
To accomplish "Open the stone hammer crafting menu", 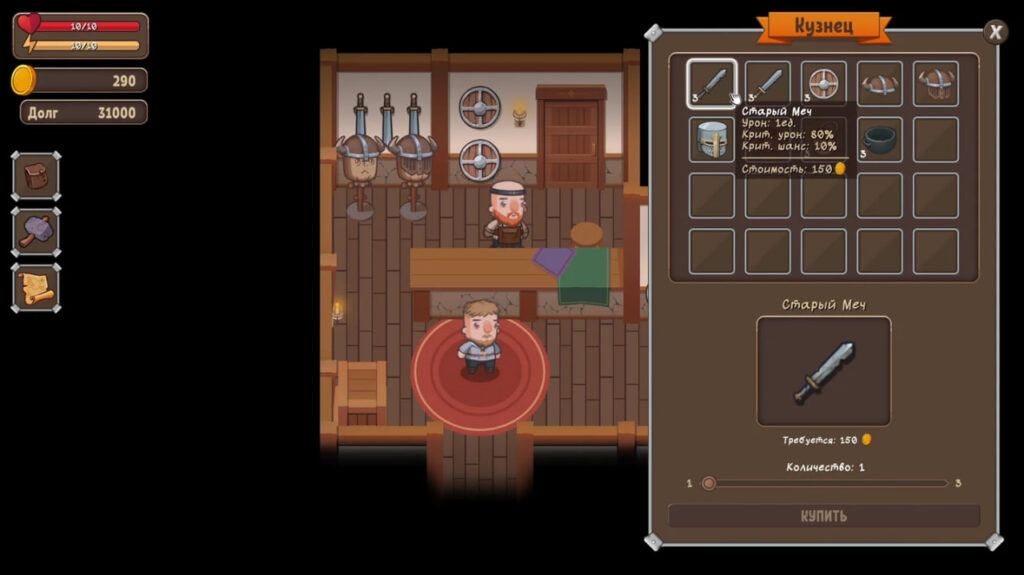I will point(36,233).
